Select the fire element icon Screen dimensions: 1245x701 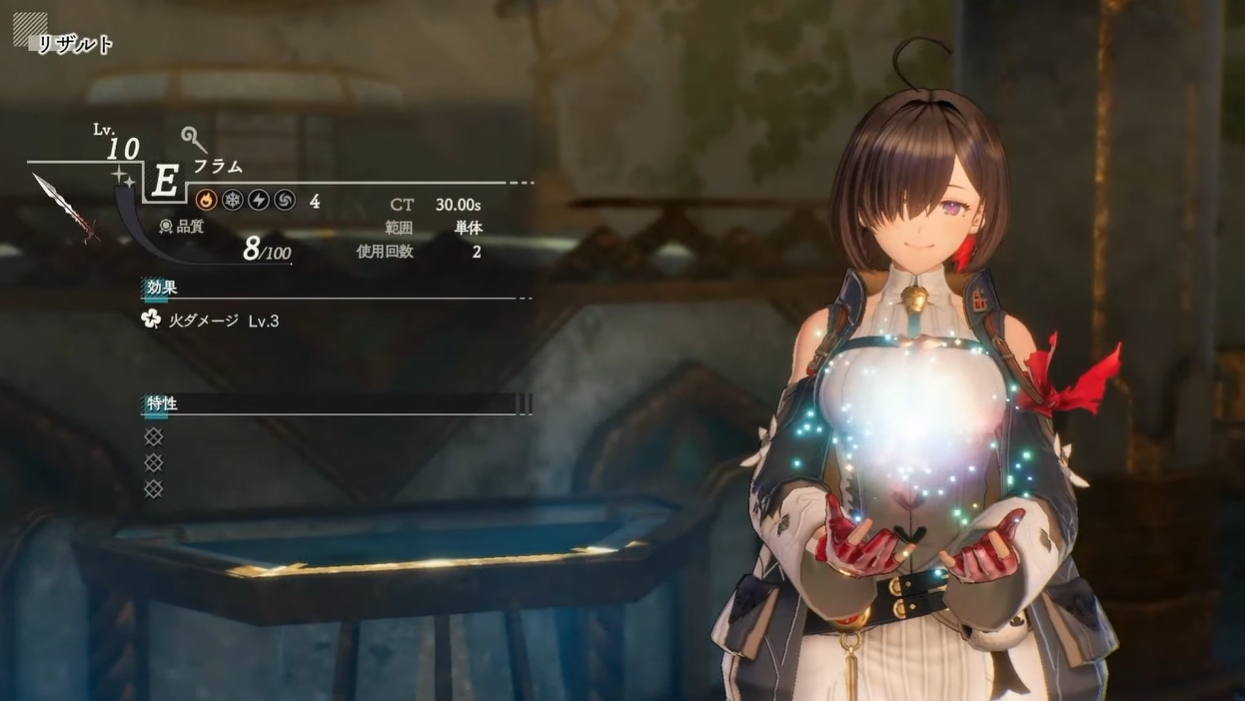(x=206, y=200)
